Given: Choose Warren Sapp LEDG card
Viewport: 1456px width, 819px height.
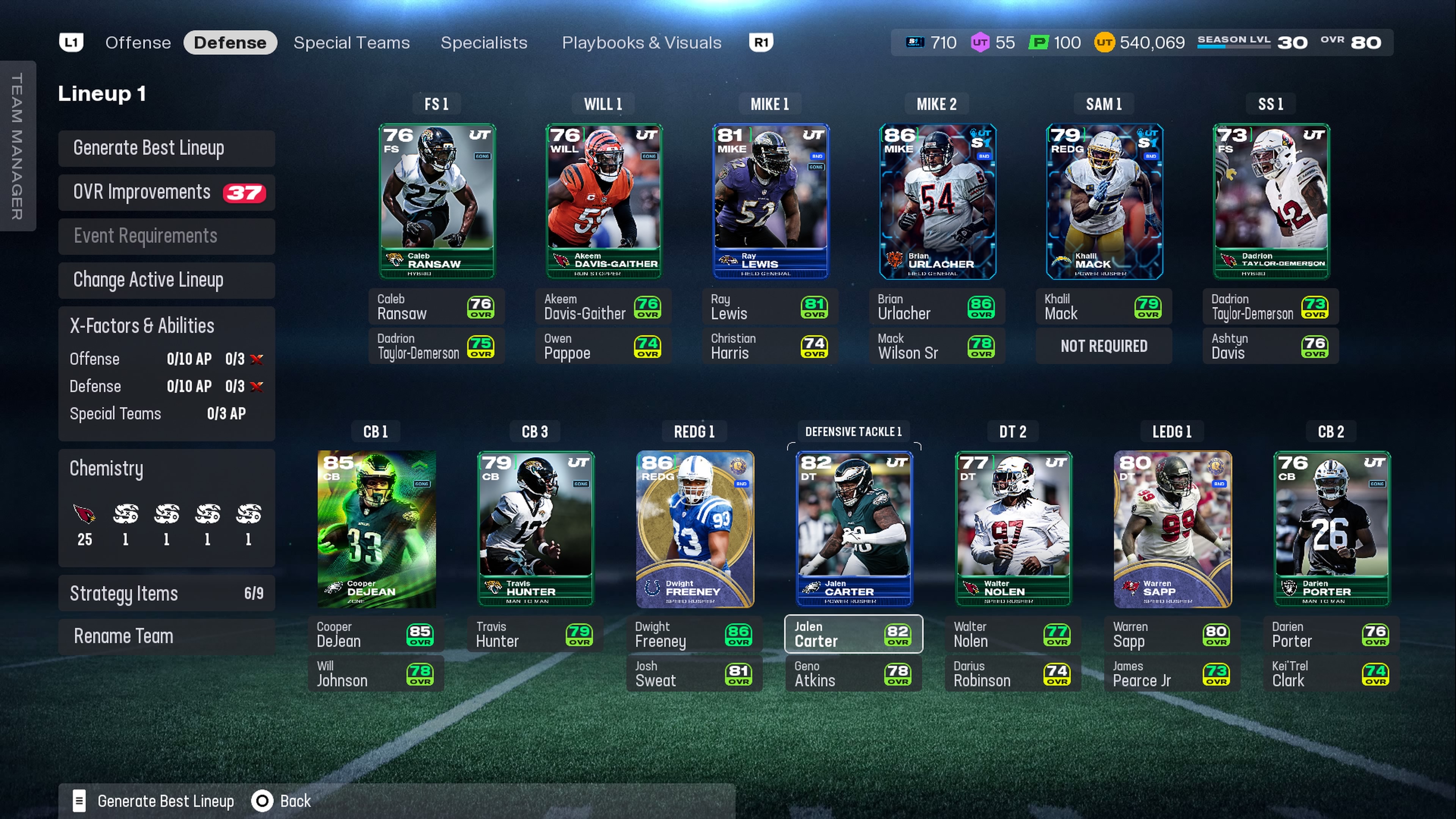Looking at the screenshot, I should [x=1172, y=529].
